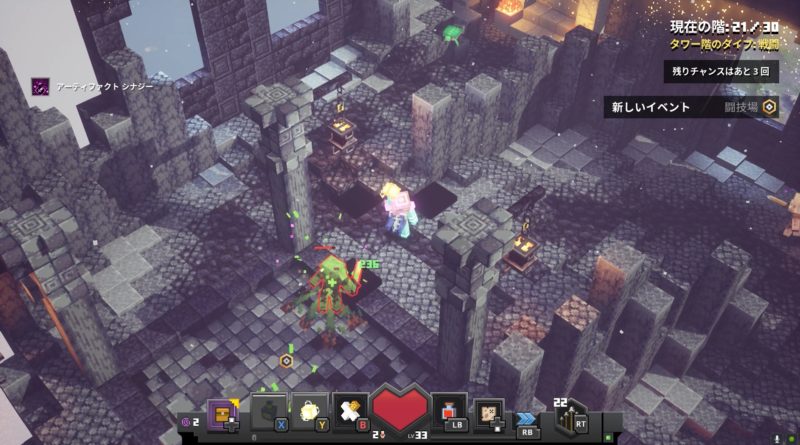Select the arrow quiver ranged attack slot
Image resolution: width=800 pixels, height=445 pixels.
point(570,413)
